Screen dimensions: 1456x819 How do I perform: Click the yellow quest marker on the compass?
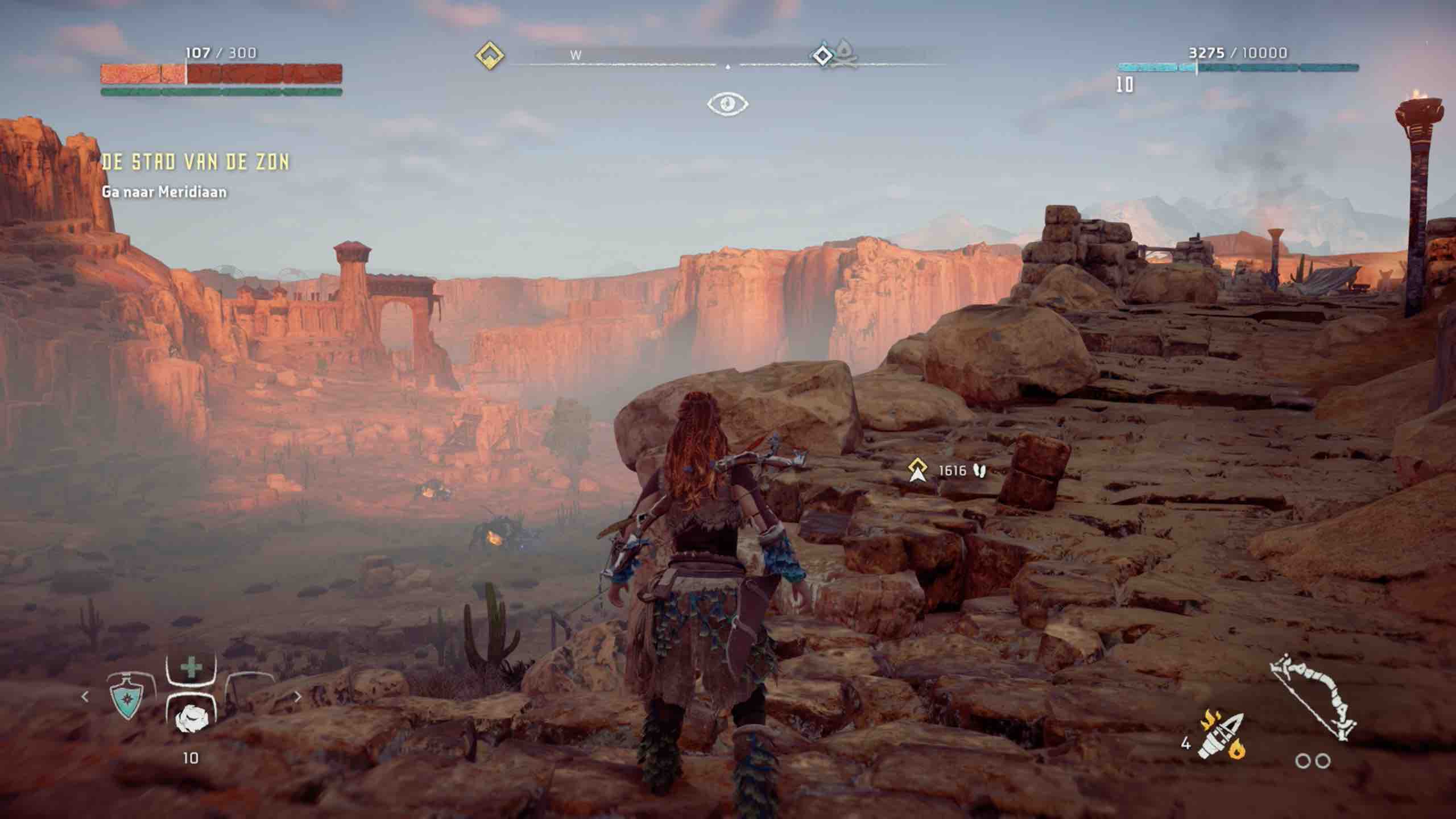490,56
